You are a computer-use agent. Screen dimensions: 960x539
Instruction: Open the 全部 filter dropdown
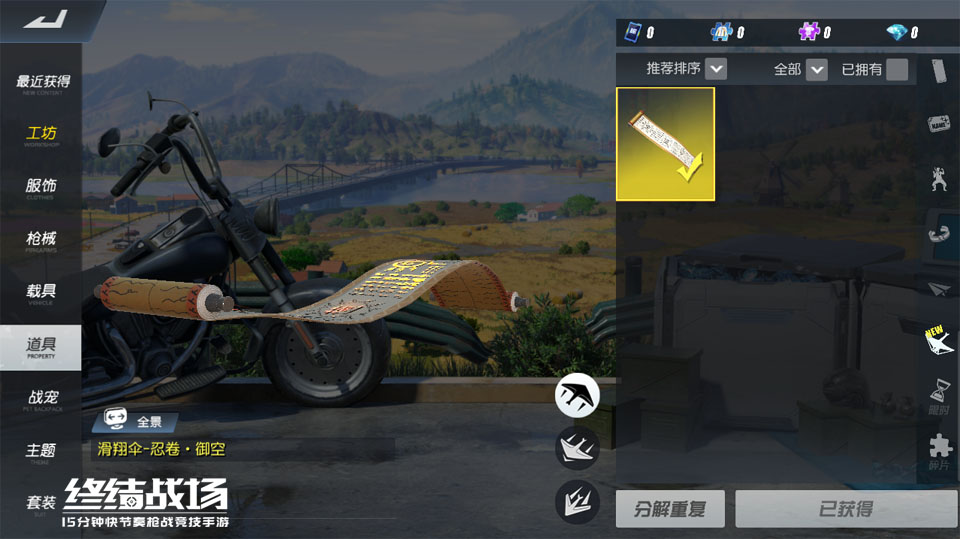pyautogui.click(x=817, y=69)
